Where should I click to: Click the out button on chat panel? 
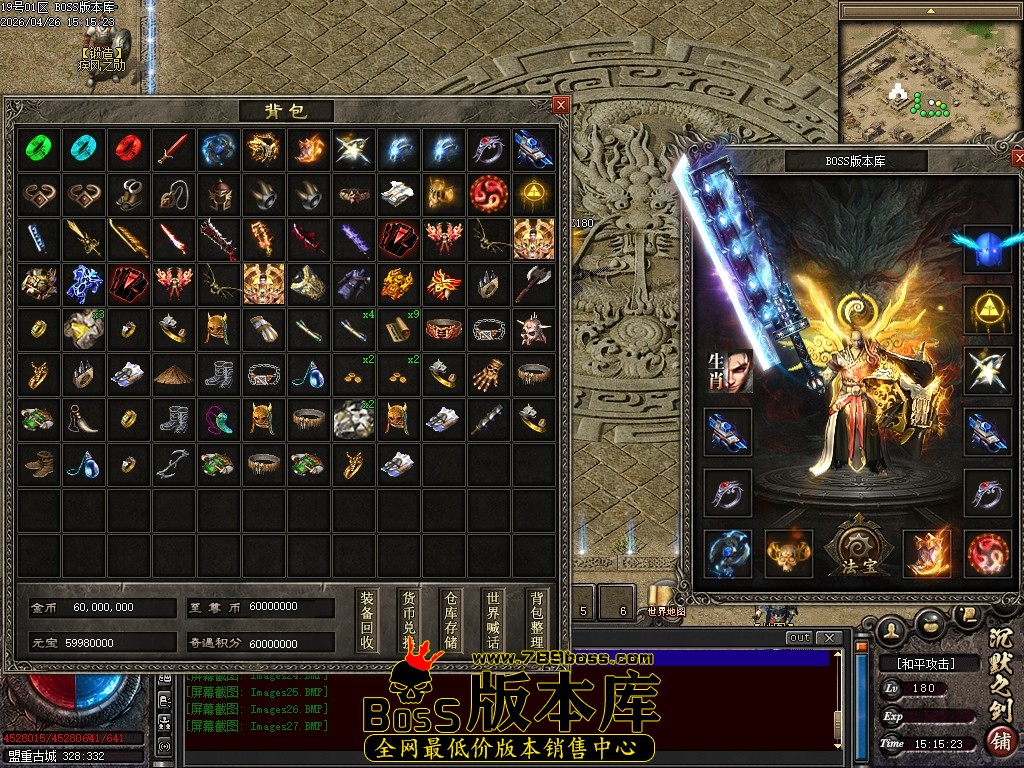pyautogui.click(x=799, y=638)
